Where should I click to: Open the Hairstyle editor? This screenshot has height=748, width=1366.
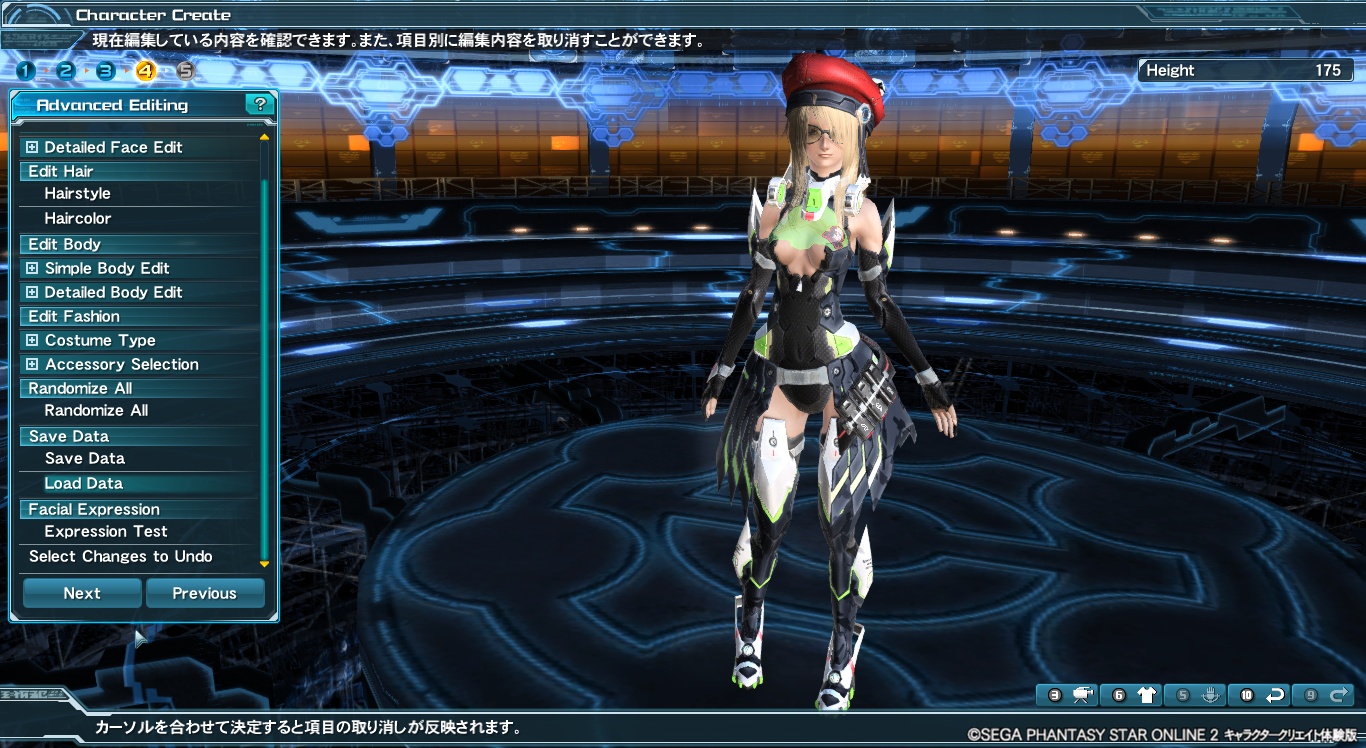(x=76, y=194)
